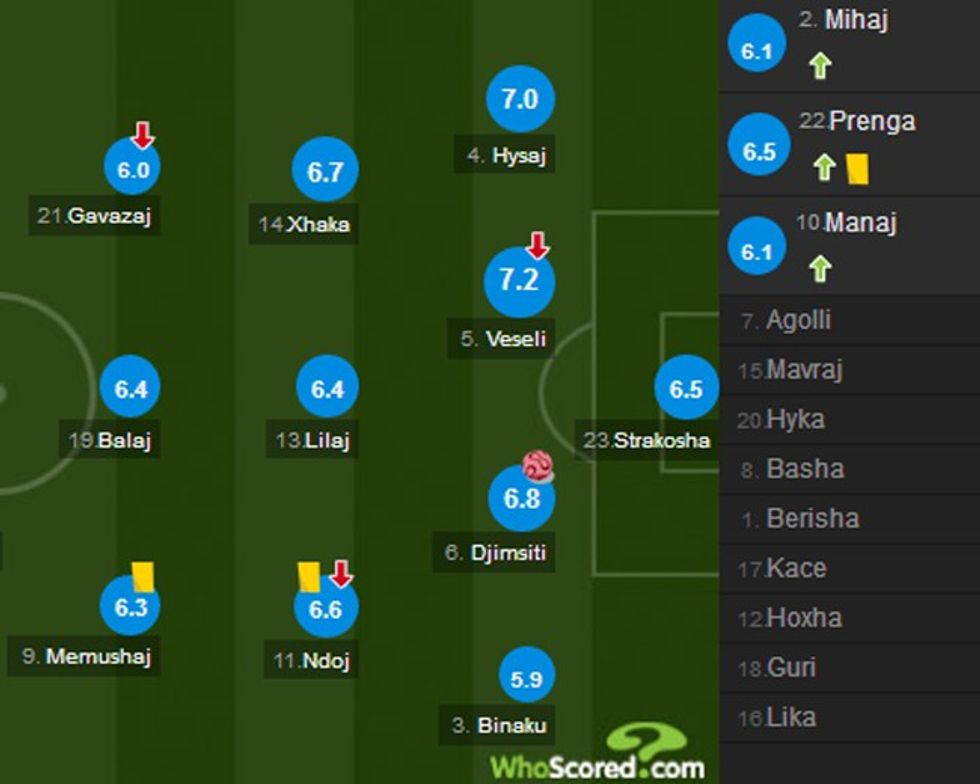Open Ndoj's 6.6 player marker
The image size is (980, 784).
tap(326, 608)
